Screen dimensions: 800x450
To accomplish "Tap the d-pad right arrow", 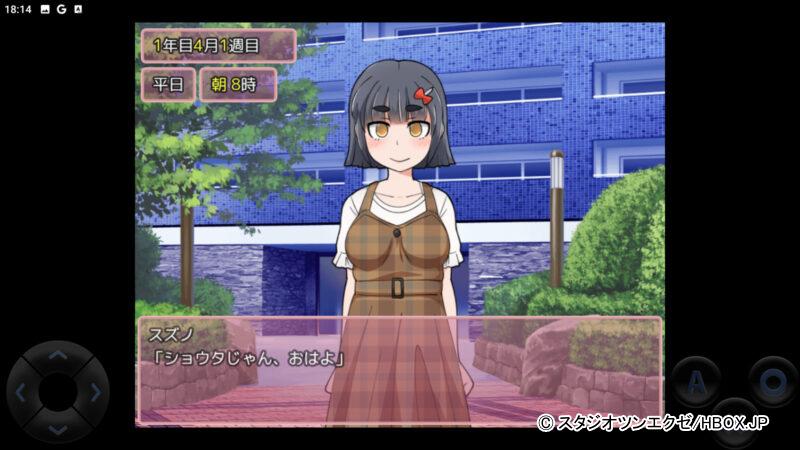I will pyautogui.click(x=94, y=392).
